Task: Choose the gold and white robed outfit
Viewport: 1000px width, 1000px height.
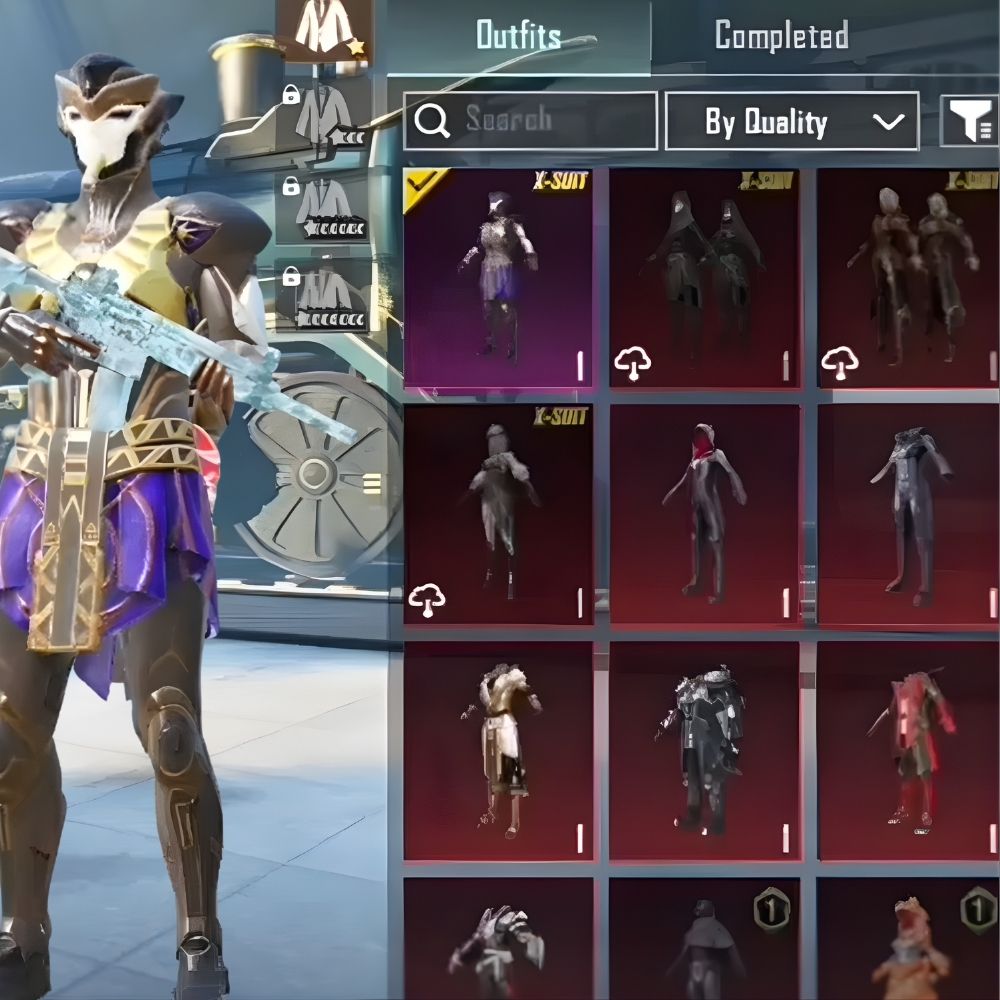Action: [498, 750]
